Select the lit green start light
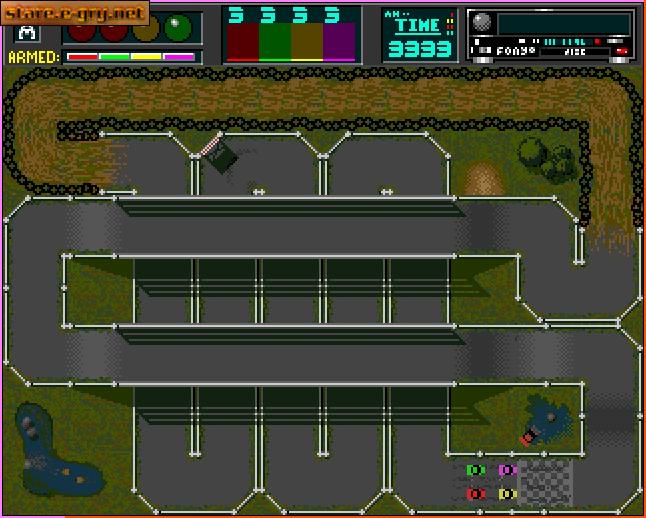 [x=178, y=27]
